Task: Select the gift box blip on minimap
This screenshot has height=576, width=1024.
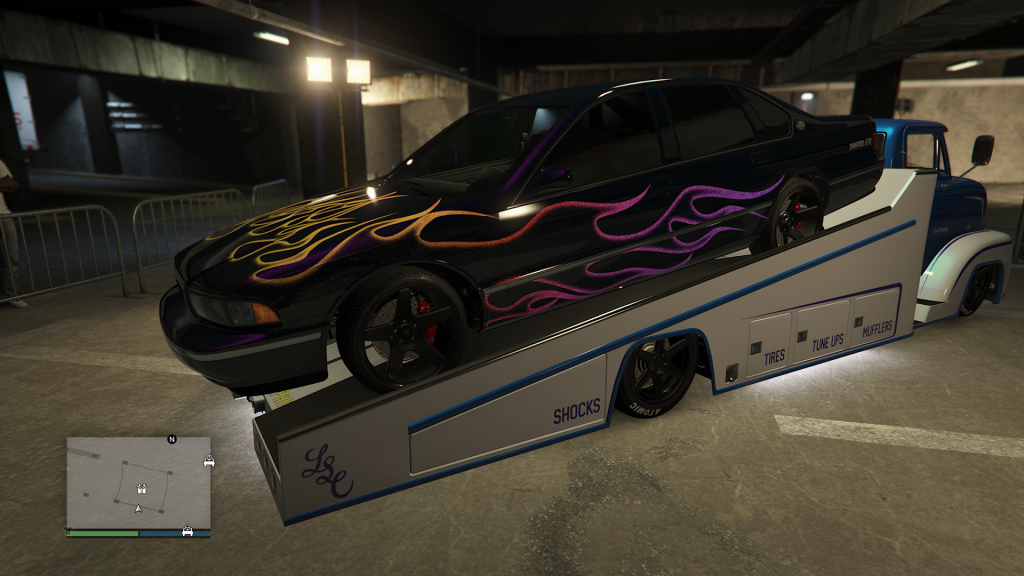Action: [140, 489]
